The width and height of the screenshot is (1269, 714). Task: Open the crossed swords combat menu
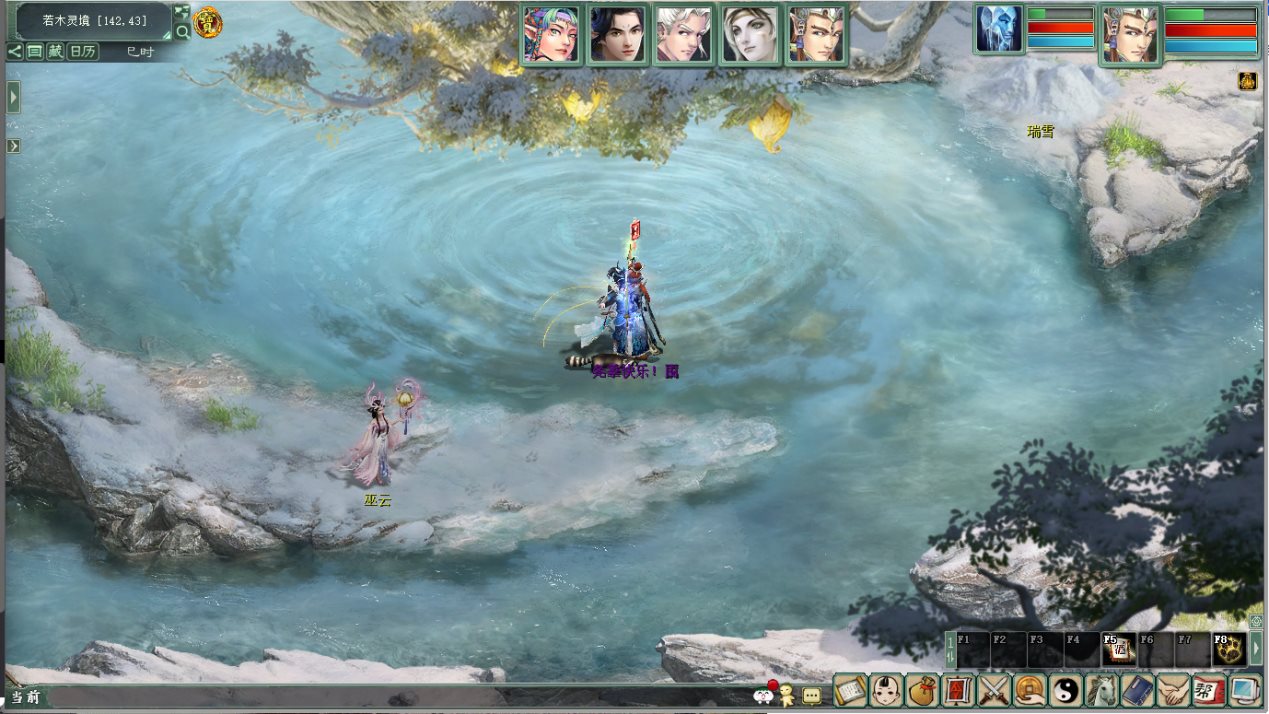pyautogui.click(x=994, y=690)
